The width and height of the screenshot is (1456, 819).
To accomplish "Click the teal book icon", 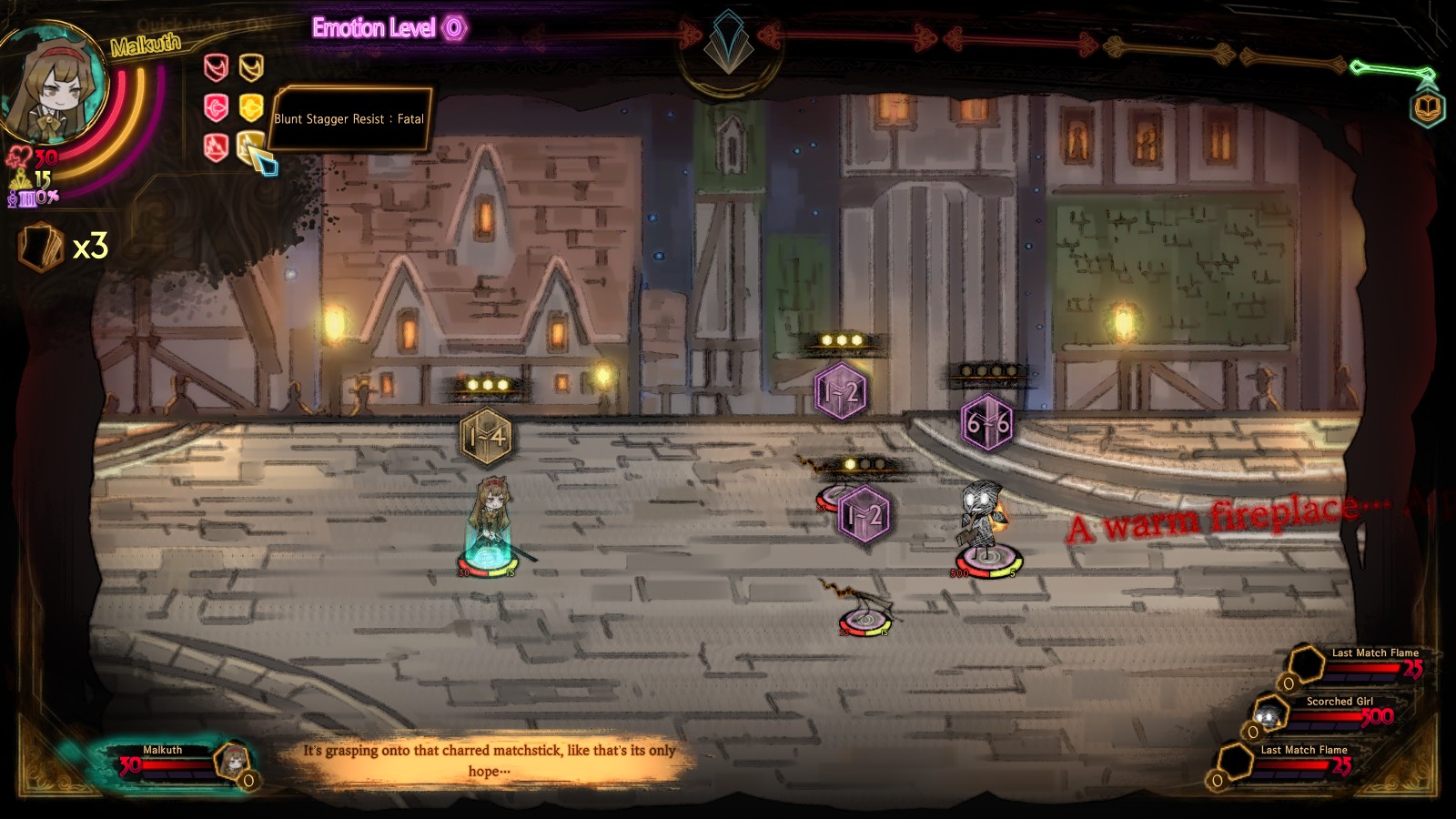I will pos(1427,109).
